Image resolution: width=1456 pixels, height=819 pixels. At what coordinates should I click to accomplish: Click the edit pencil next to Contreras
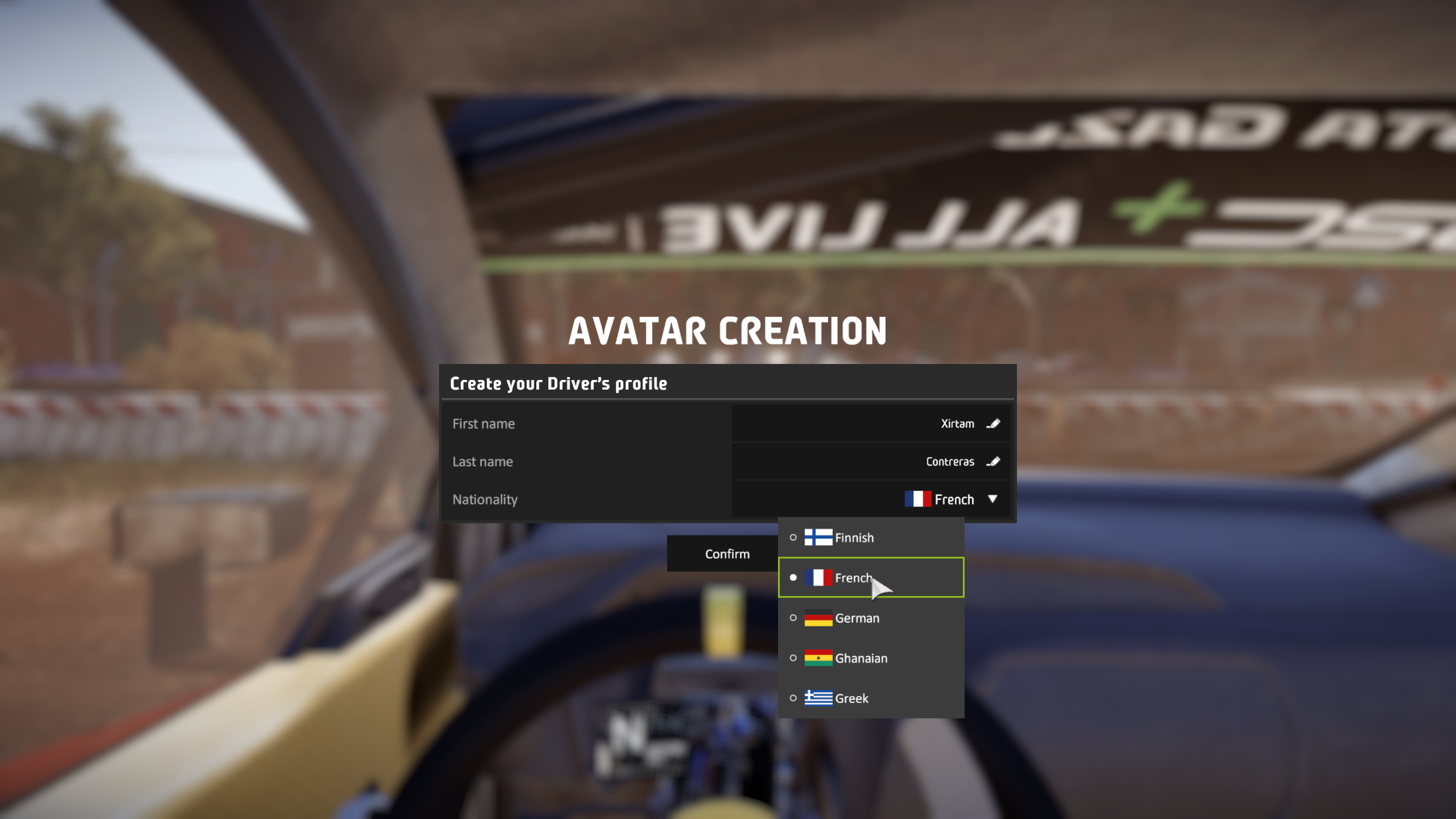click(x=993, y=461)
